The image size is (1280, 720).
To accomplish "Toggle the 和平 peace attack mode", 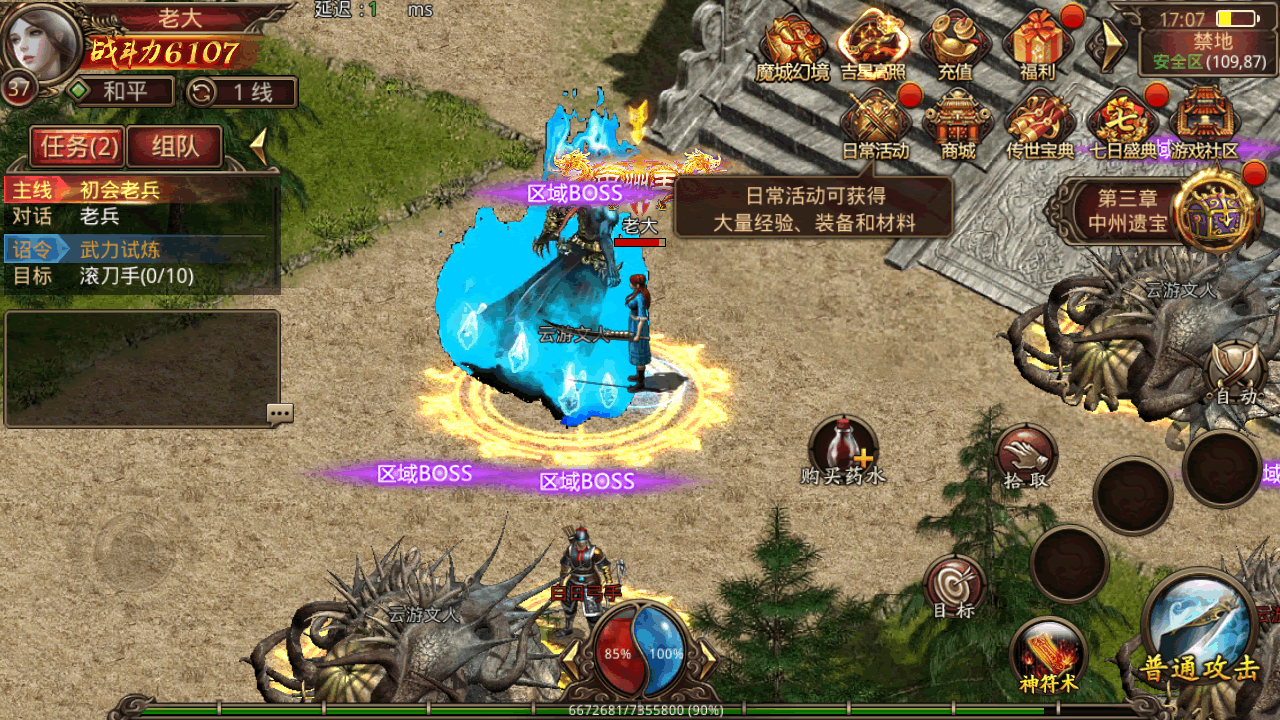I will click(122, 93).
